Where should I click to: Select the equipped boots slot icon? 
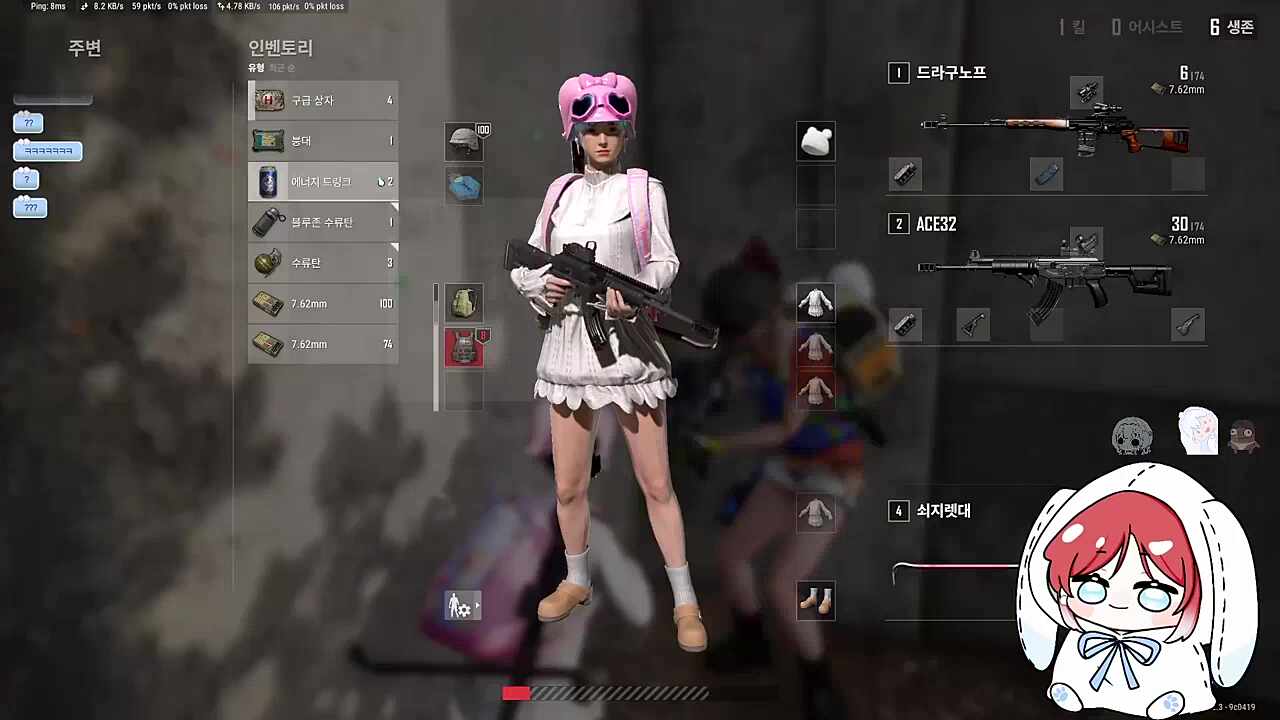(x=815, y=600)
